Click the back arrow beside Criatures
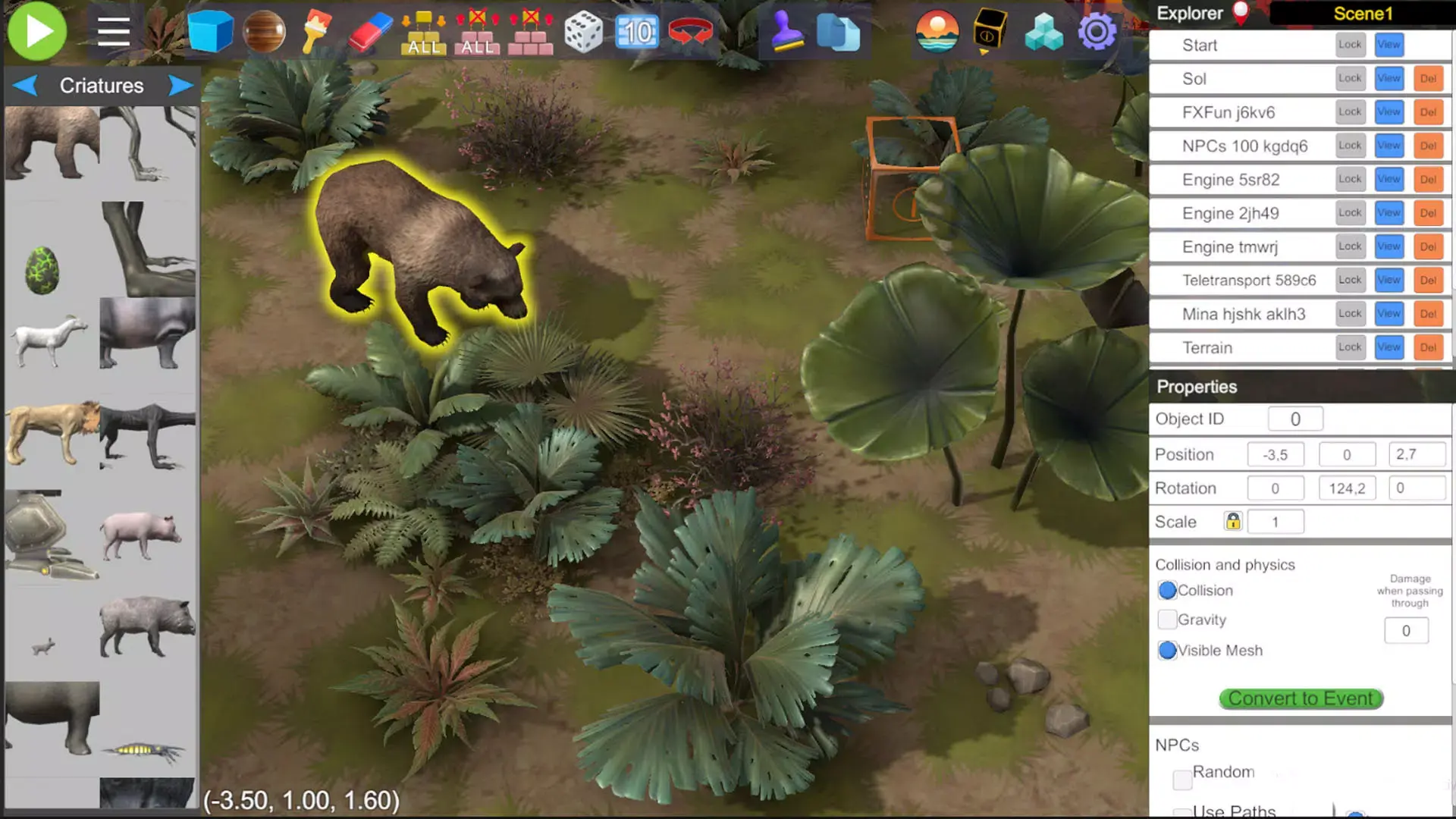1456x819 pixels. tap(25, 85)
